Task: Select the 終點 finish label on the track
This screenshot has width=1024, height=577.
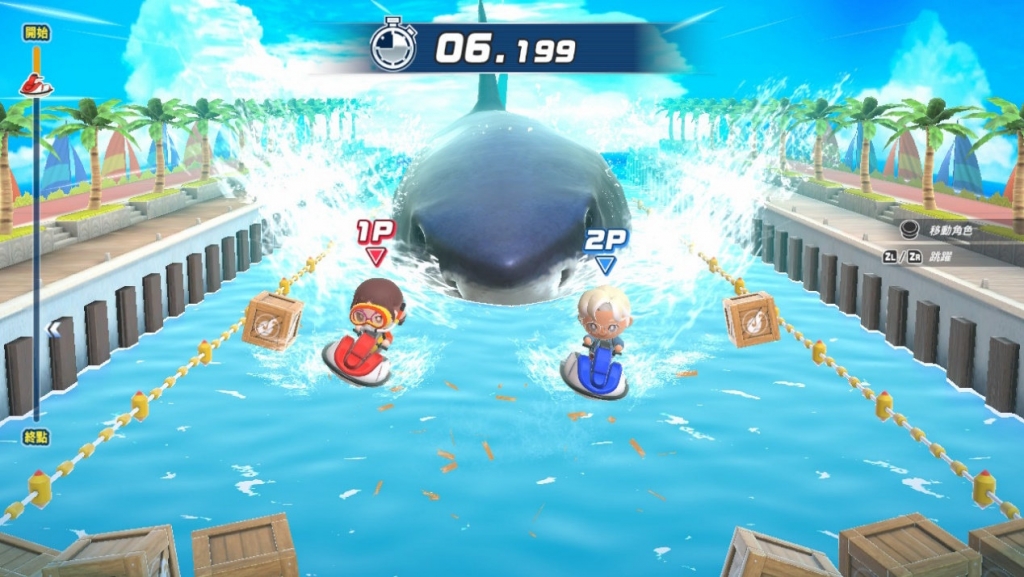Action: pos(36,435)
